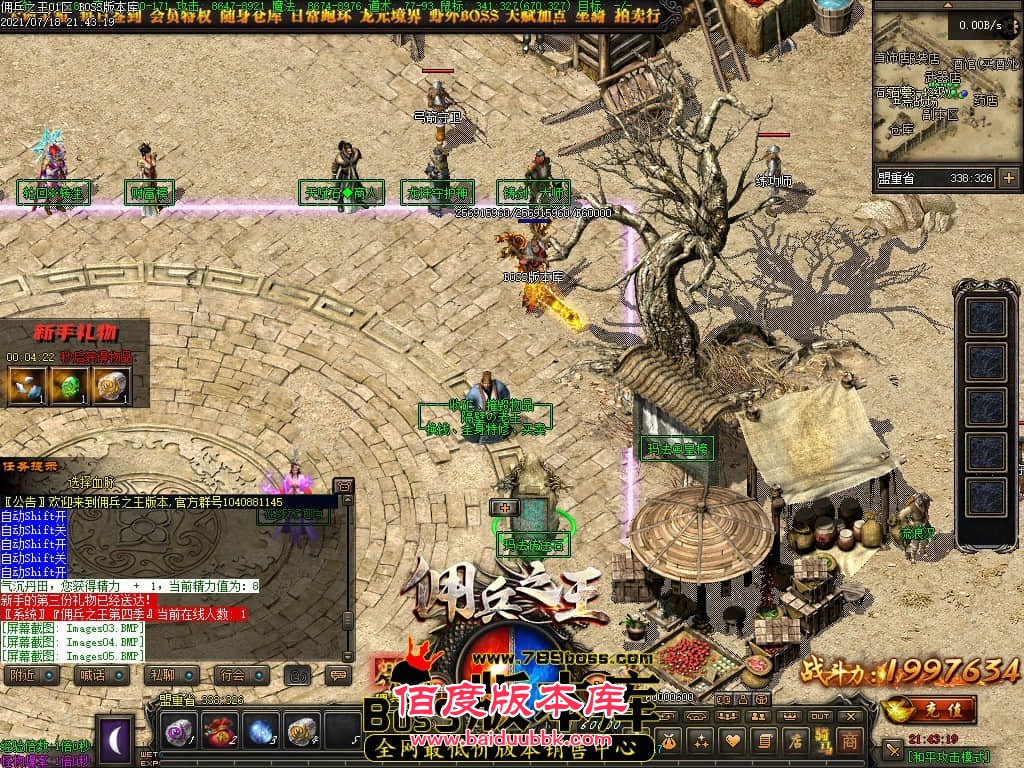Screen dimensions: 1024x768
Task: Select the green gem newbie gift
Action: click(x=69, y=385)
